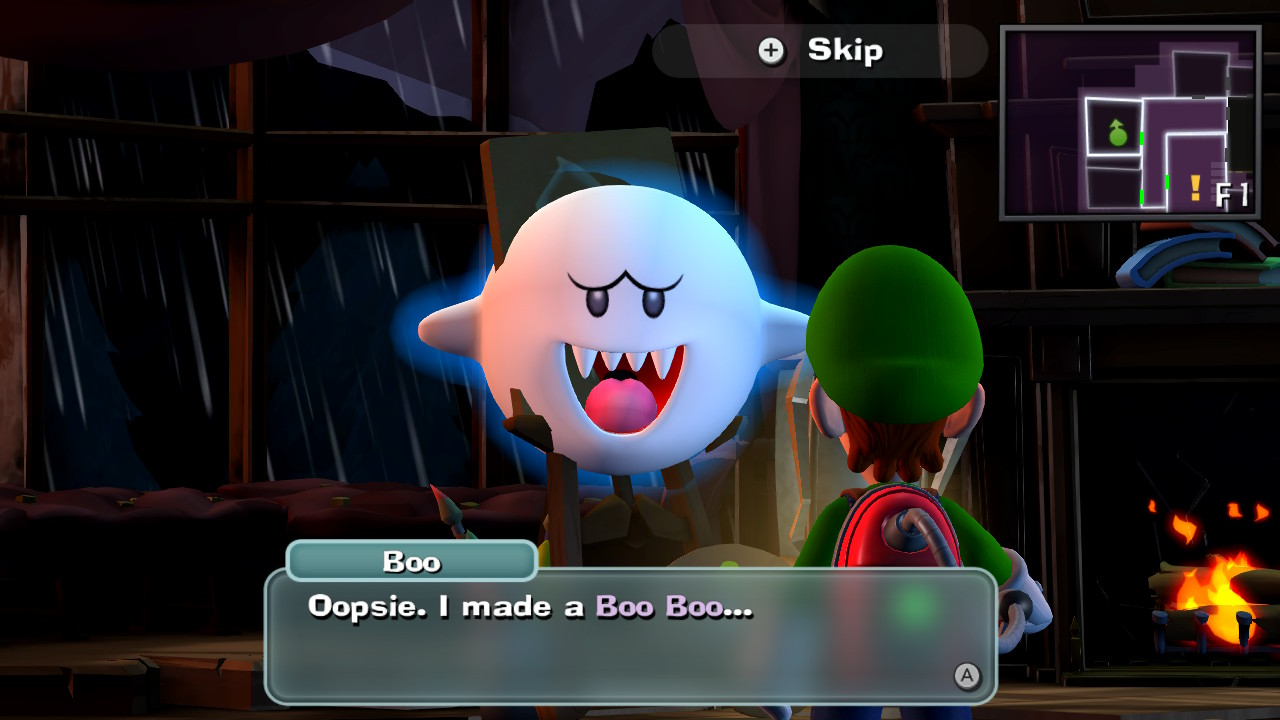This screenshot has height=720, width=1280.
Task: Select the green door marker below the player arrow
Action: 1142,197
